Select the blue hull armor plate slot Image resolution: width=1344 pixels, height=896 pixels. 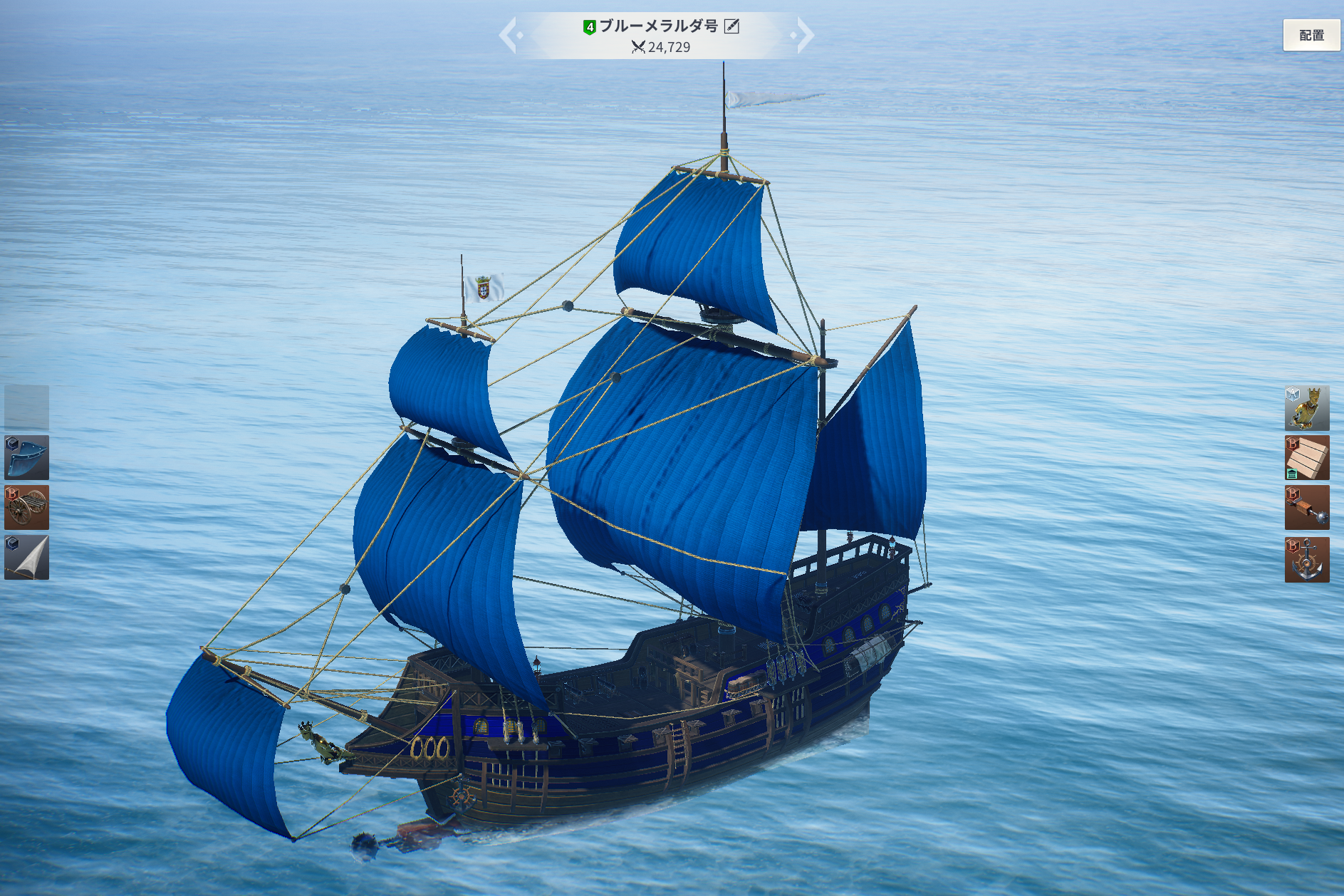coord(27,457)
